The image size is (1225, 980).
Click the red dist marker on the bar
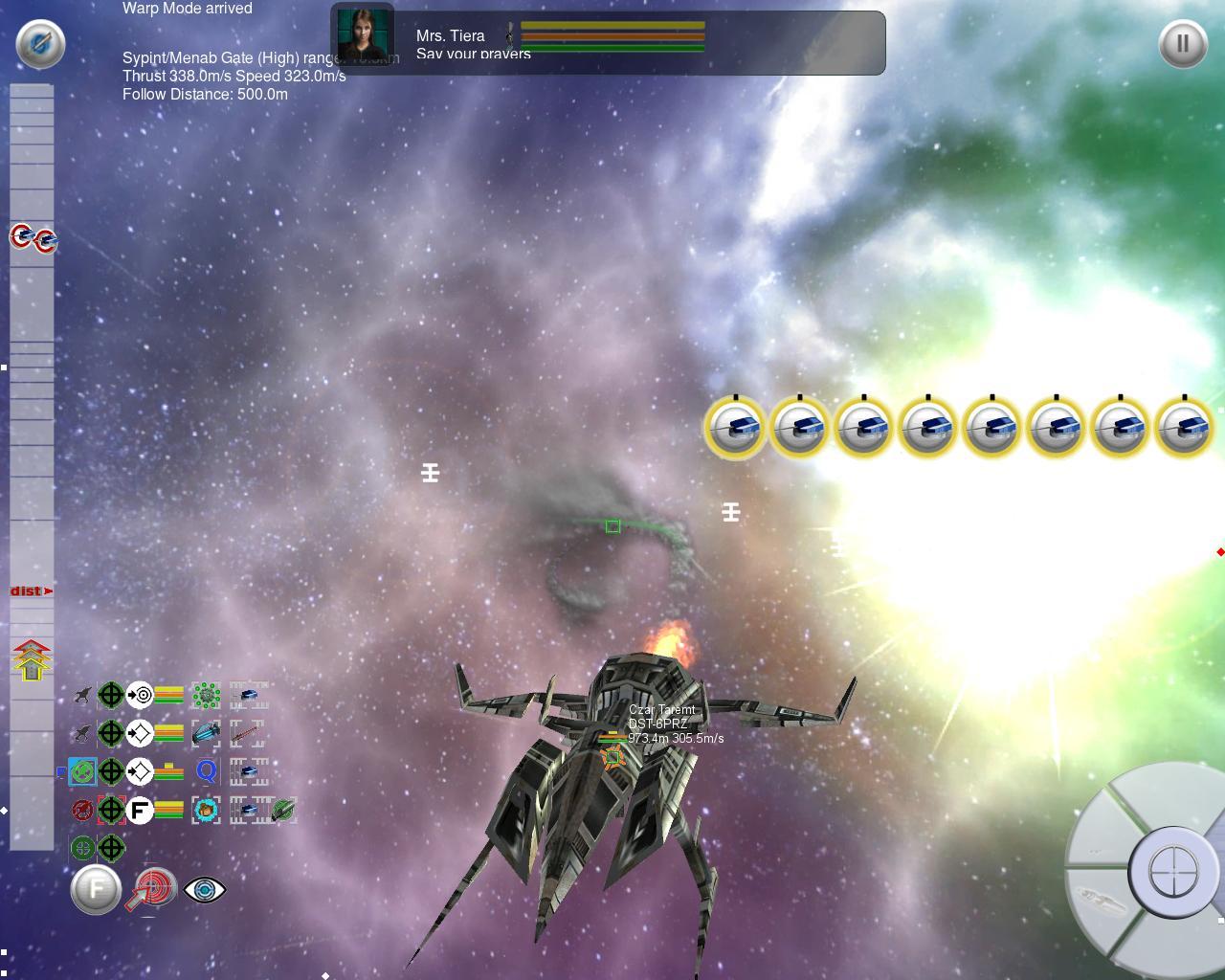pyautogui.click(x=32, y=591)
